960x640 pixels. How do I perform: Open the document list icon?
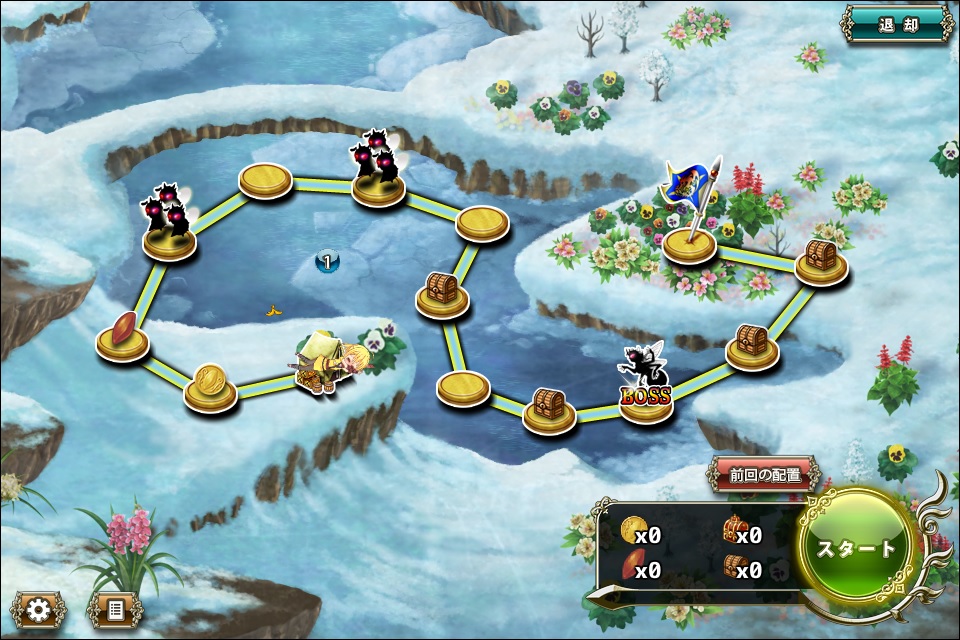click(115, 609)
